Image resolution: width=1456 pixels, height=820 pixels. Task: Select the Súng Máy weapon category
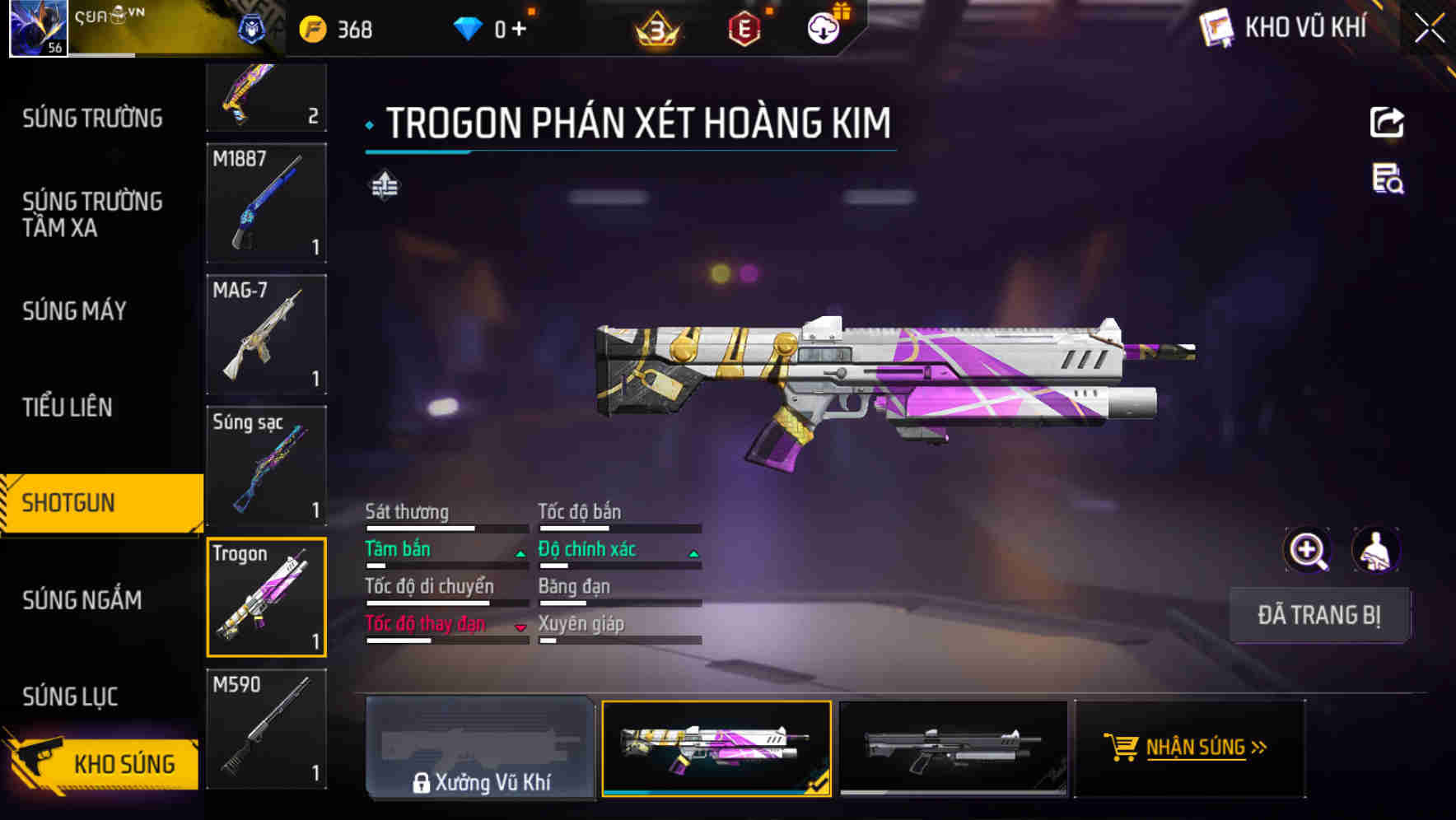tap(74, 311)
